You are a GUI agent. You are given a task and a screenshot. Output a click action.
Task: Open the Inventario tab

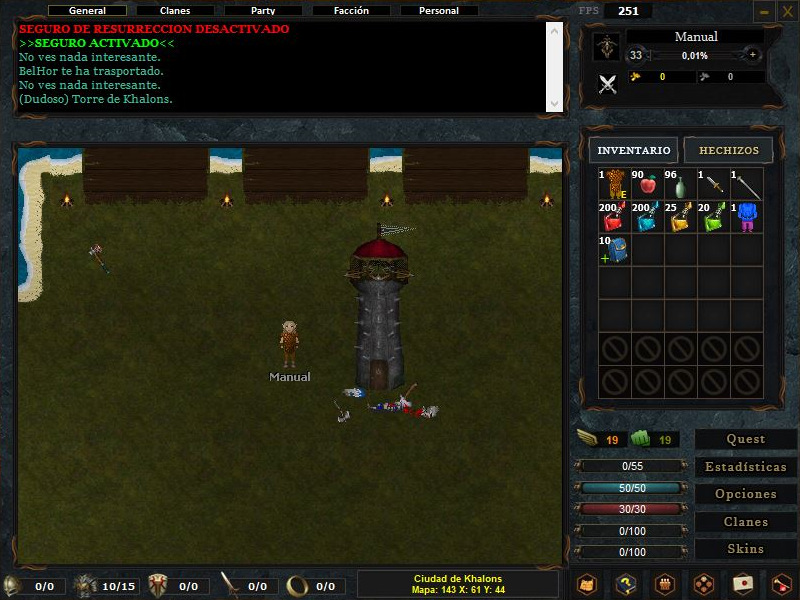(x=634, y=151)
